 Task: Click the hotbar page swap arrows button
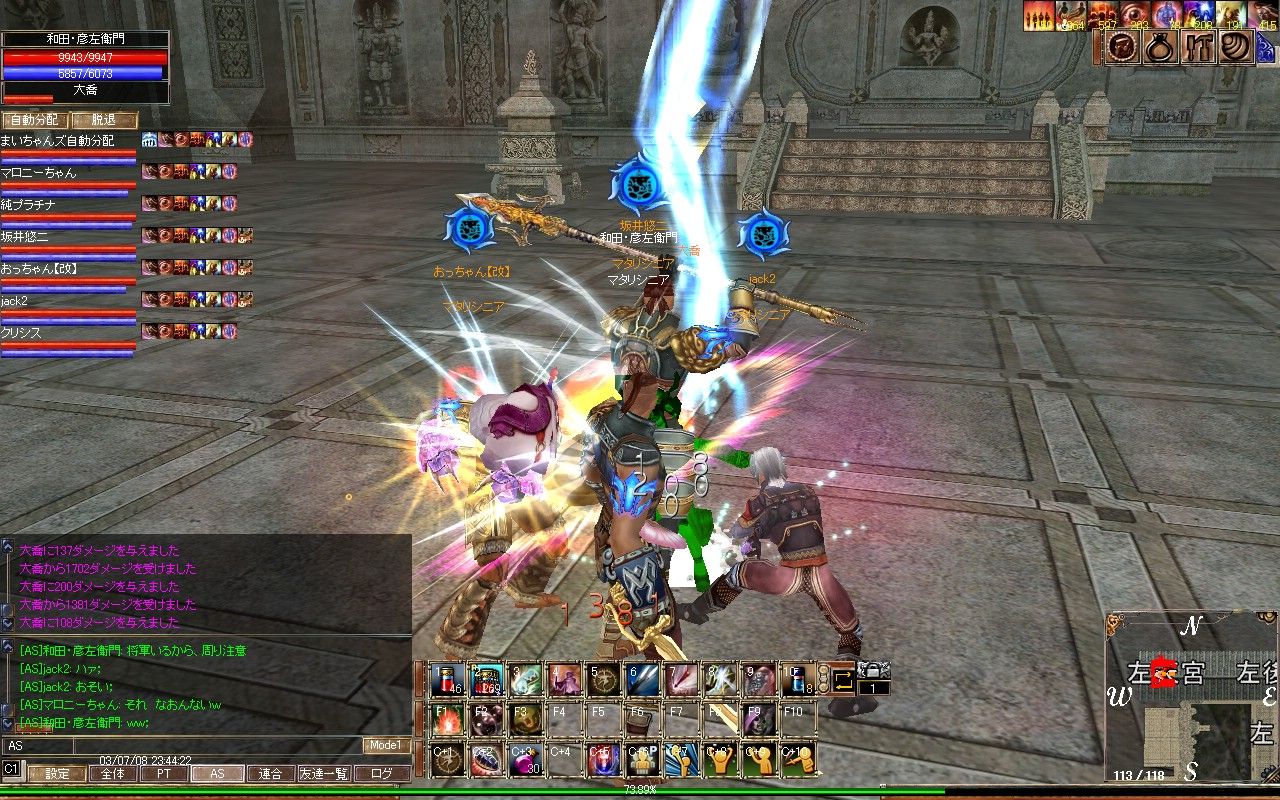842,680
